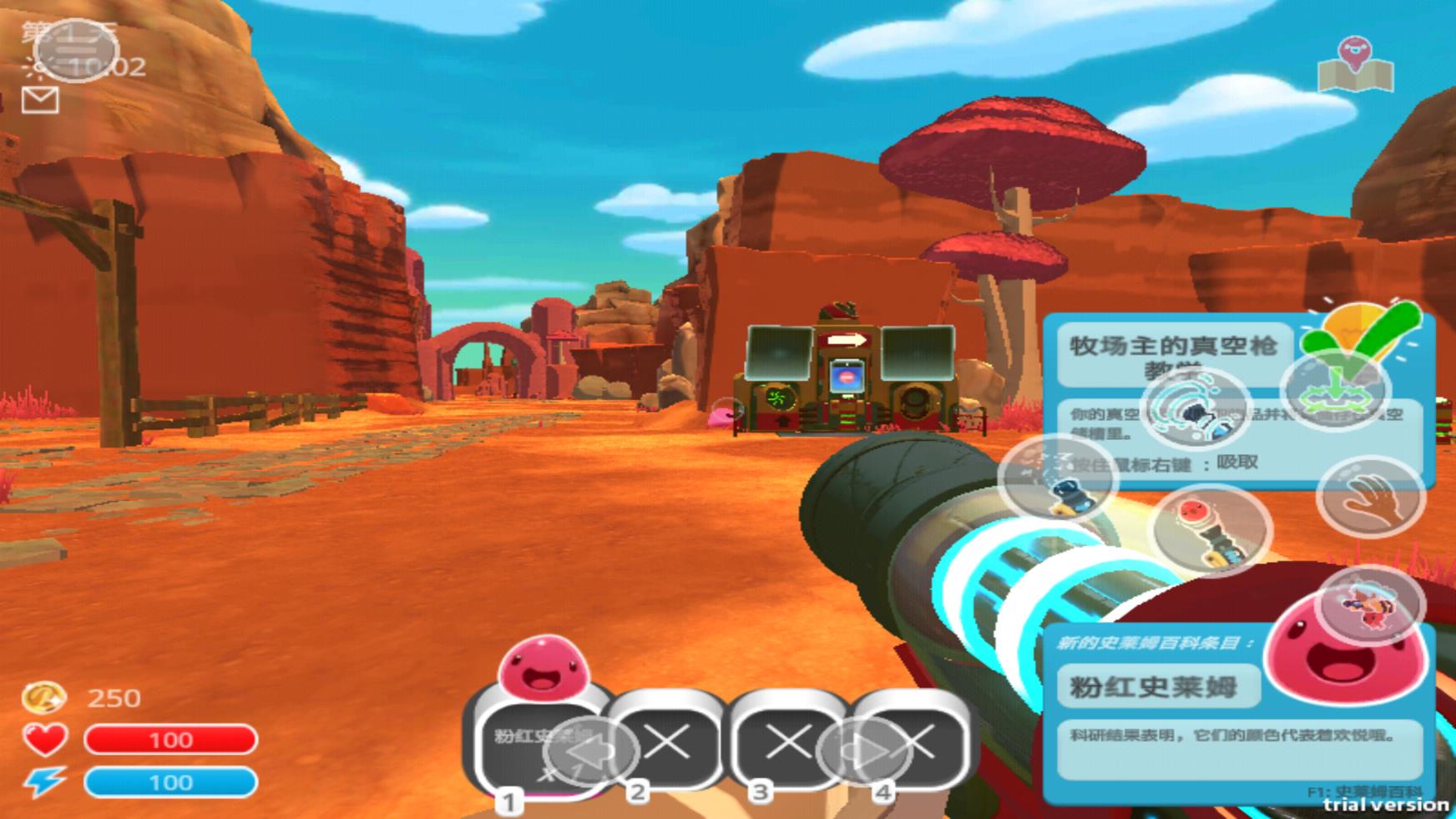Tap the hand interact button
This screenshot has height=819, width=1456.
(x=1370, y=498)
